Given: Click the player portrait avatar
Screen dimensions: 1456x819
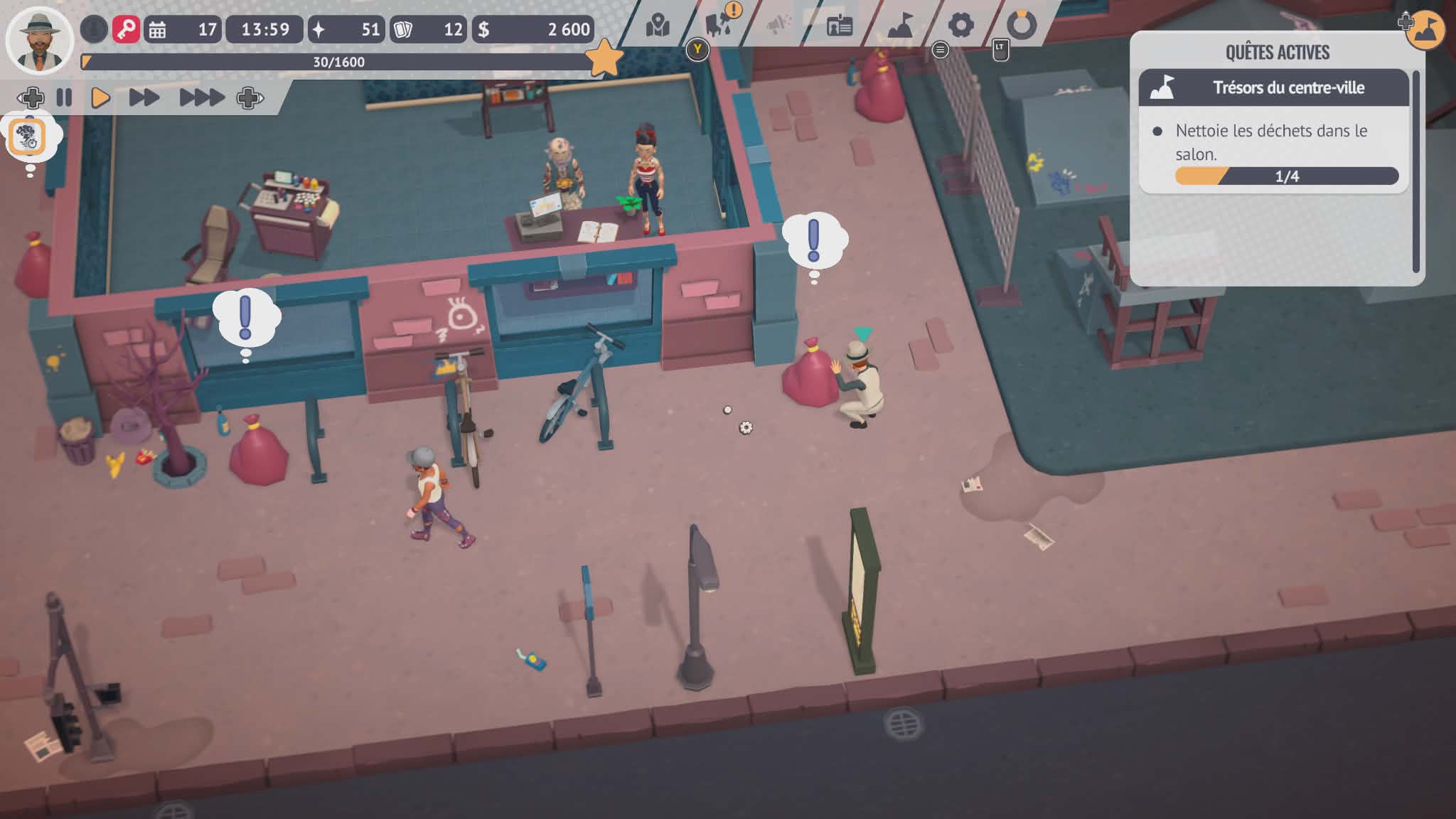Looking at the screenshot, I should tap(39, 40).
